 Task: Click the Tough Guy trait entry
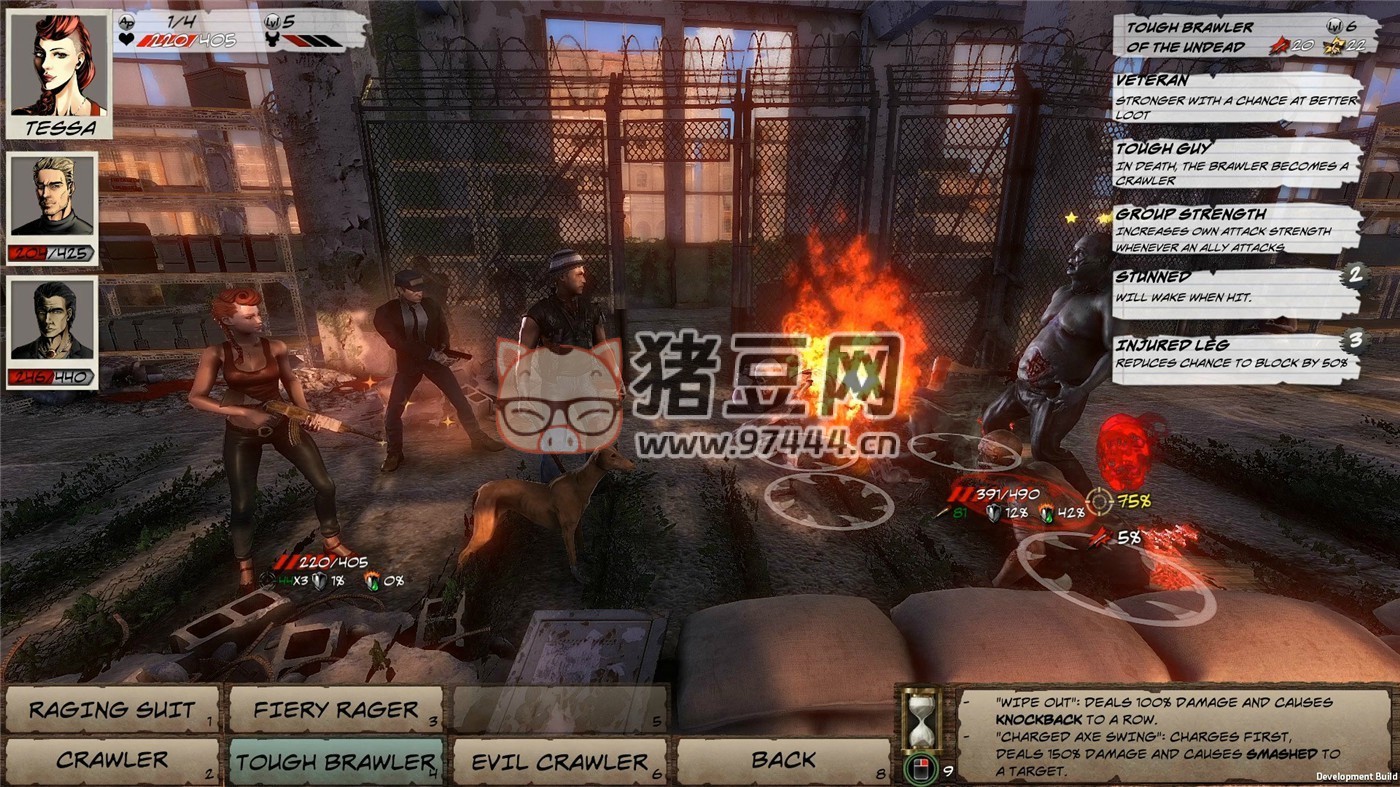[x=1238, y=164]
